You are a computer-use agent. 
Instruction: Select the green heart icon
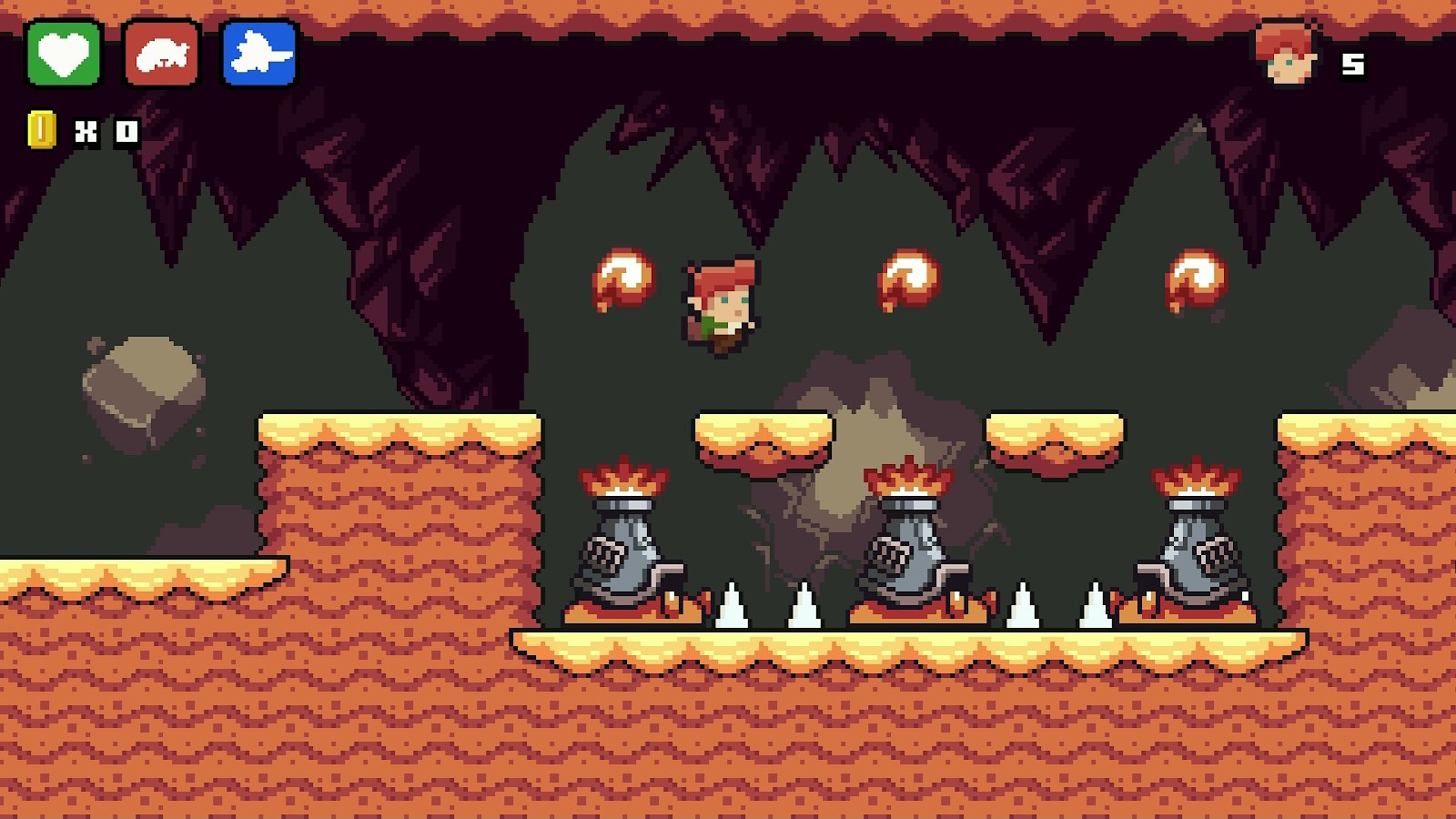click(64, 54)
